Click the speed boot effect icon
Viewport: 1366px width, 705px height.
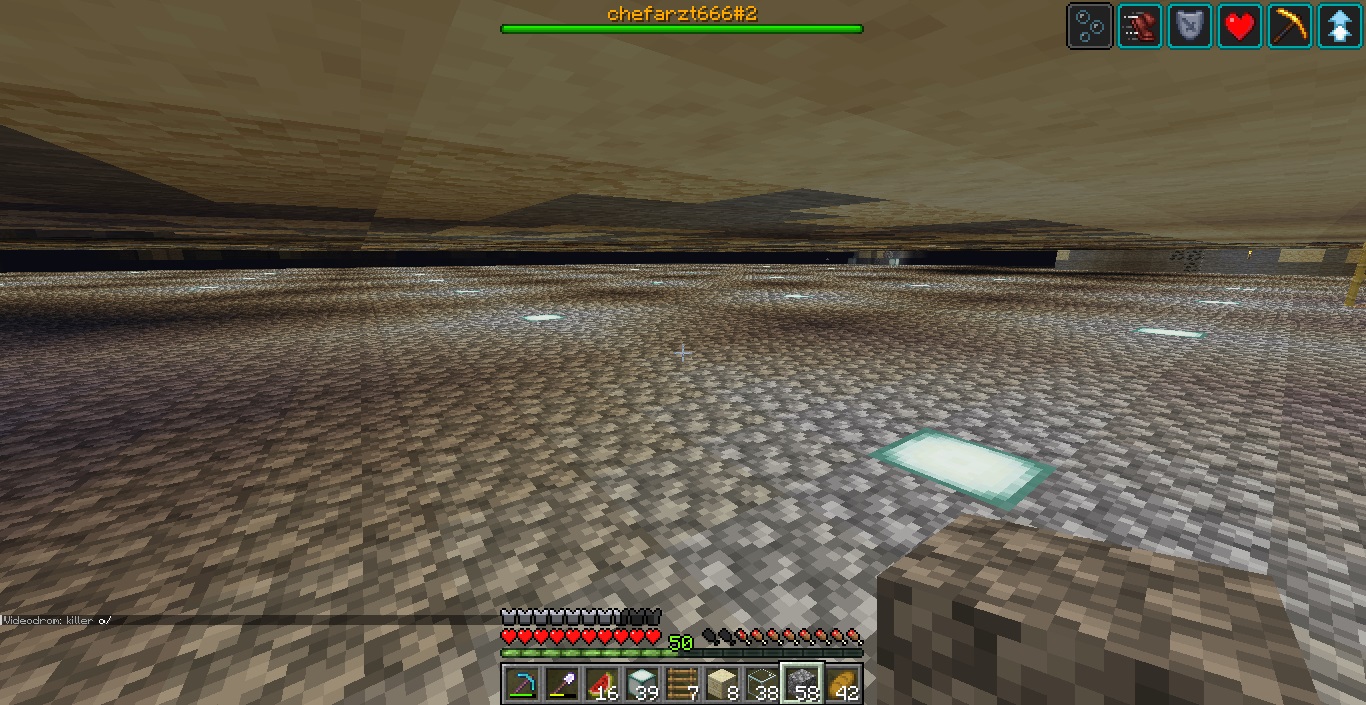point(1139,26)
